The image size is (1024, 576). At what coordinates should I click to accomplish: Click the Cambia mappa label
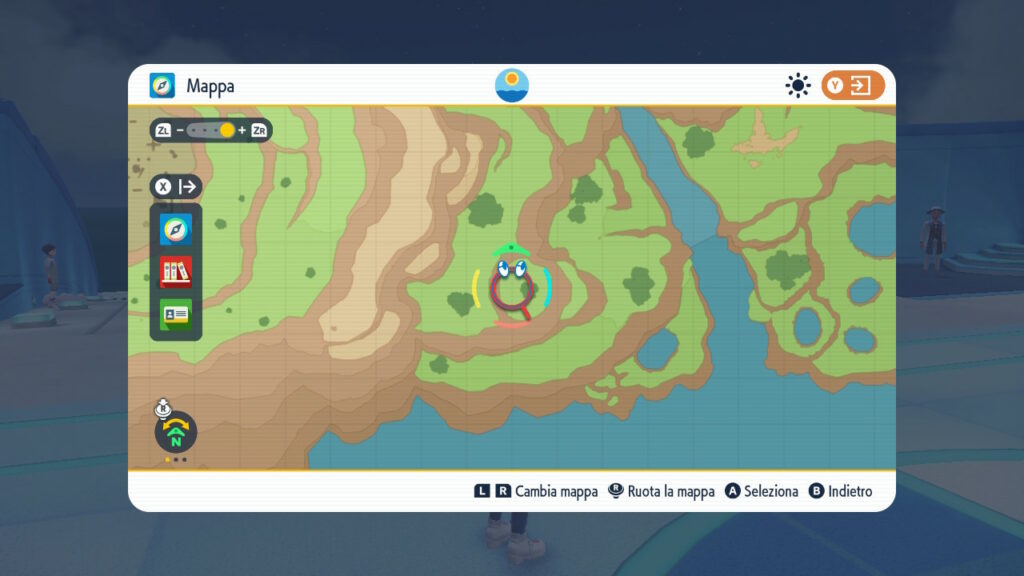pyautogui.click(x=556, y=491)
